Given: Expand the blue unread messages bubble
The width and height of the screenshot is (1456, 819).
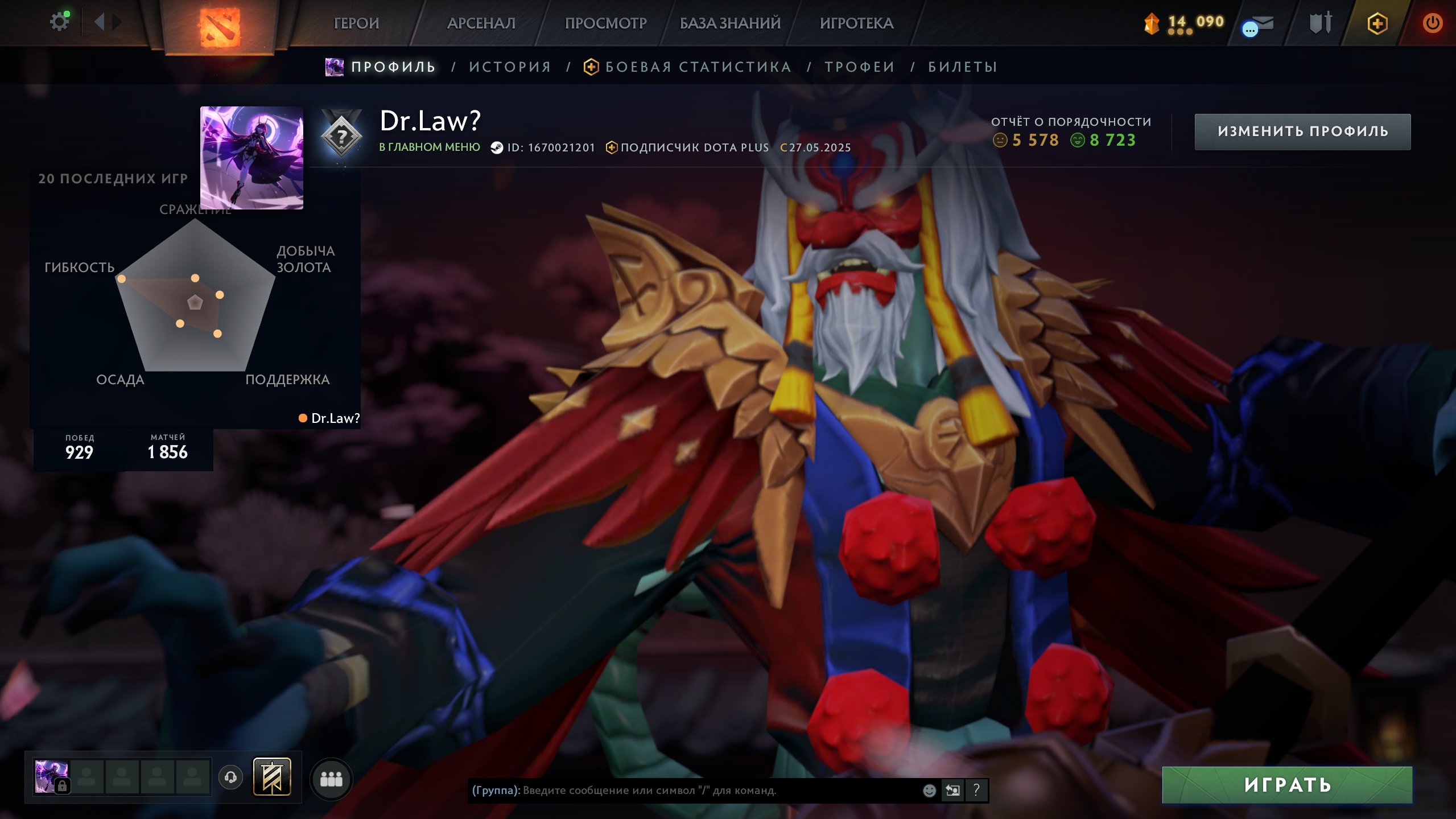Looking at the screenshot, I should (1249, 28).
